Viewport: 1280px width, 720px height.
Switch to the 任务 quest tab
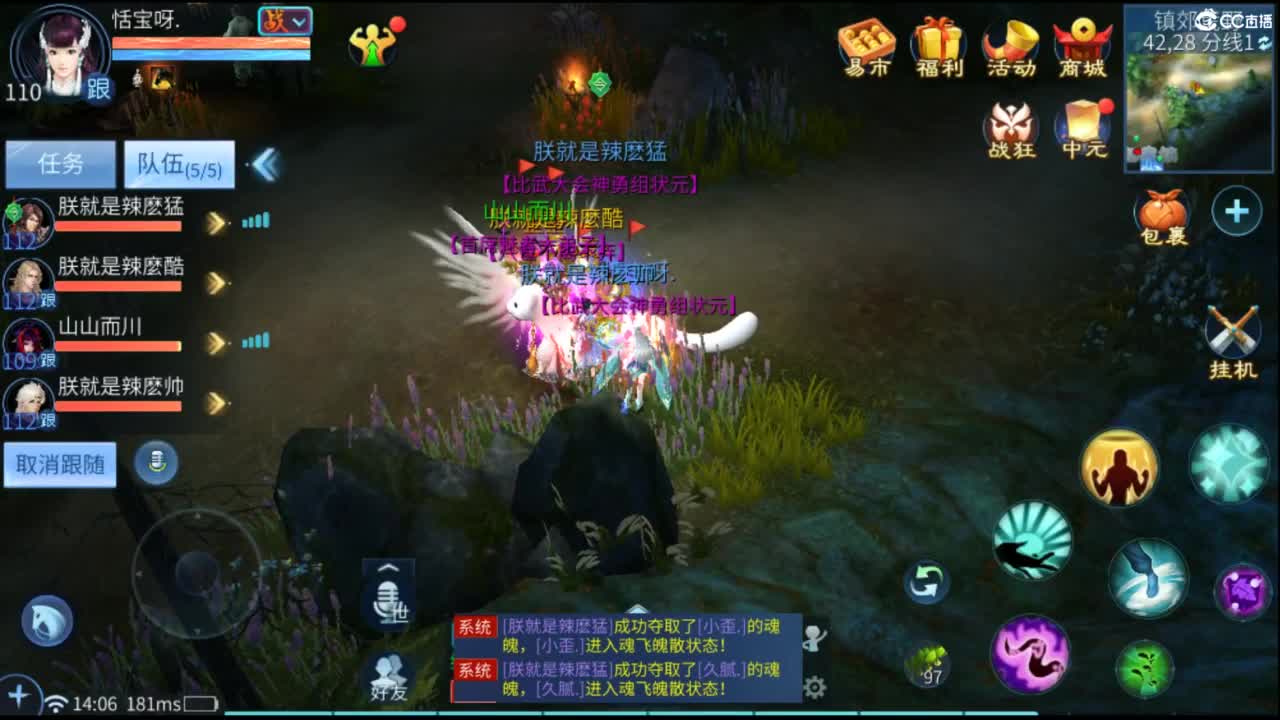tap(62, 163)
